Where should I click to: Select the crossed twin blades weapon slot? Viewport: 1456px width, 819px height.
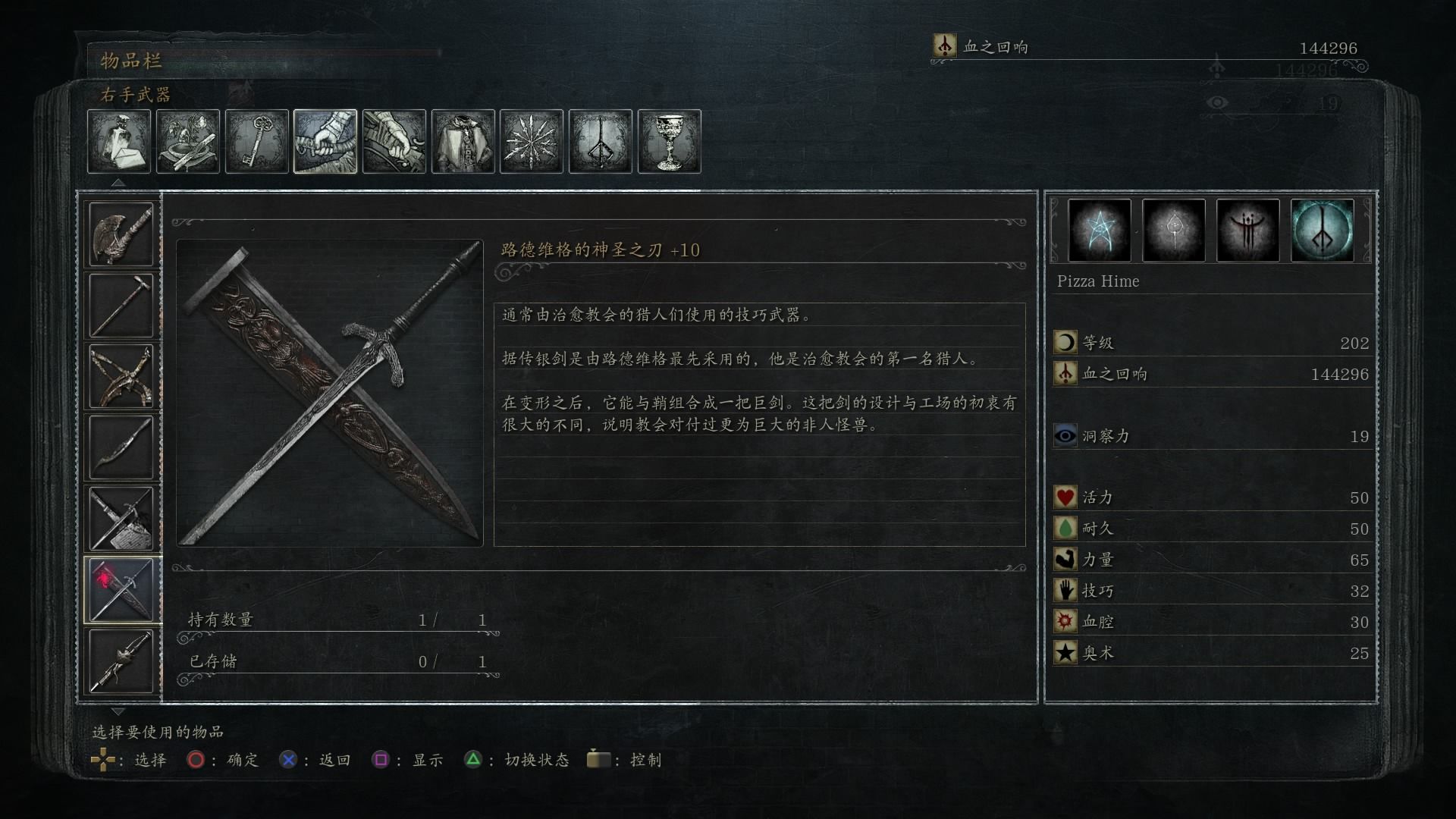pyautogui.click(x=121, y=377)
